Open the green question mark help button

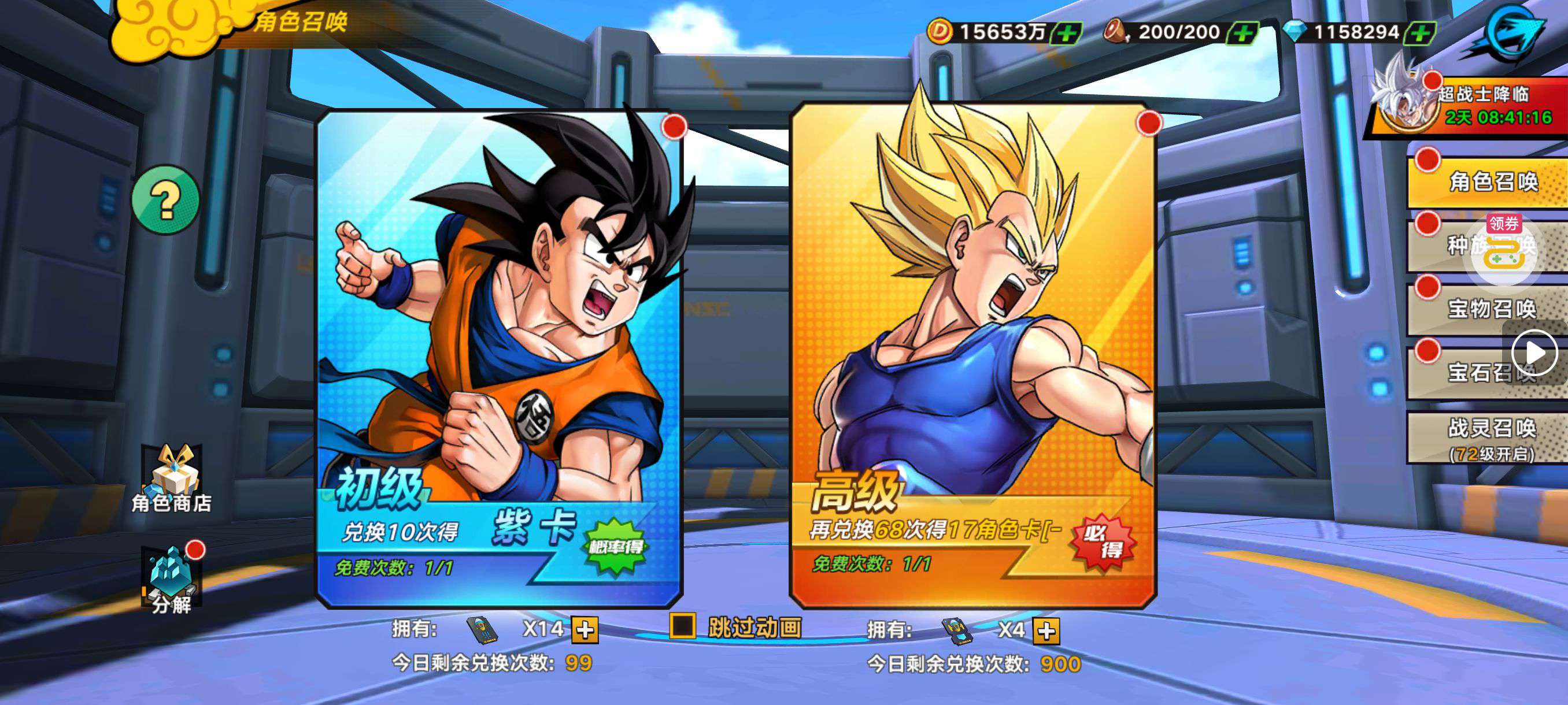click(x=165, y=199)
